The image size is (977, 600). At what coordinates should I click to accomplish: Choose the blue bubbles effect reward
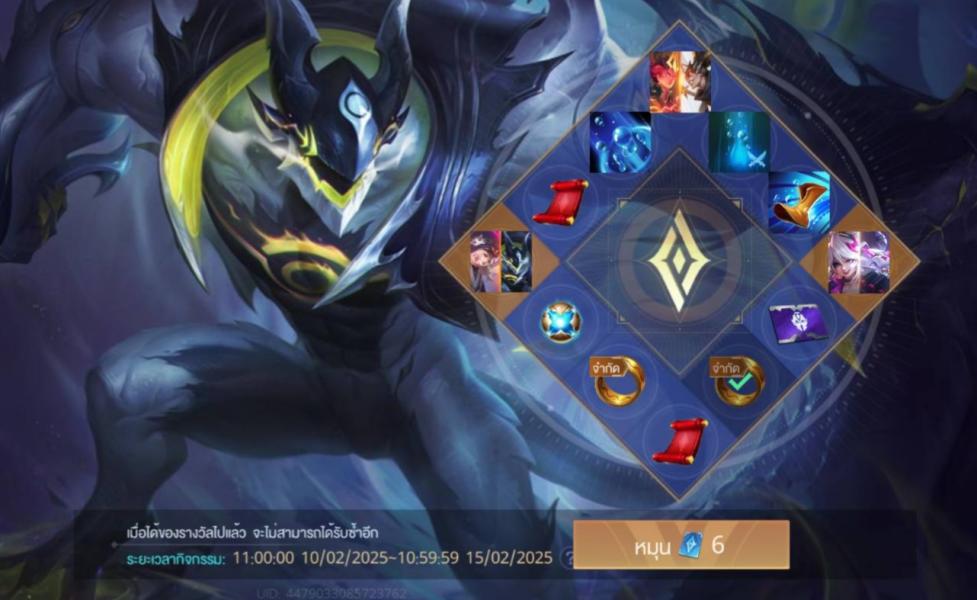click(620, 142)
